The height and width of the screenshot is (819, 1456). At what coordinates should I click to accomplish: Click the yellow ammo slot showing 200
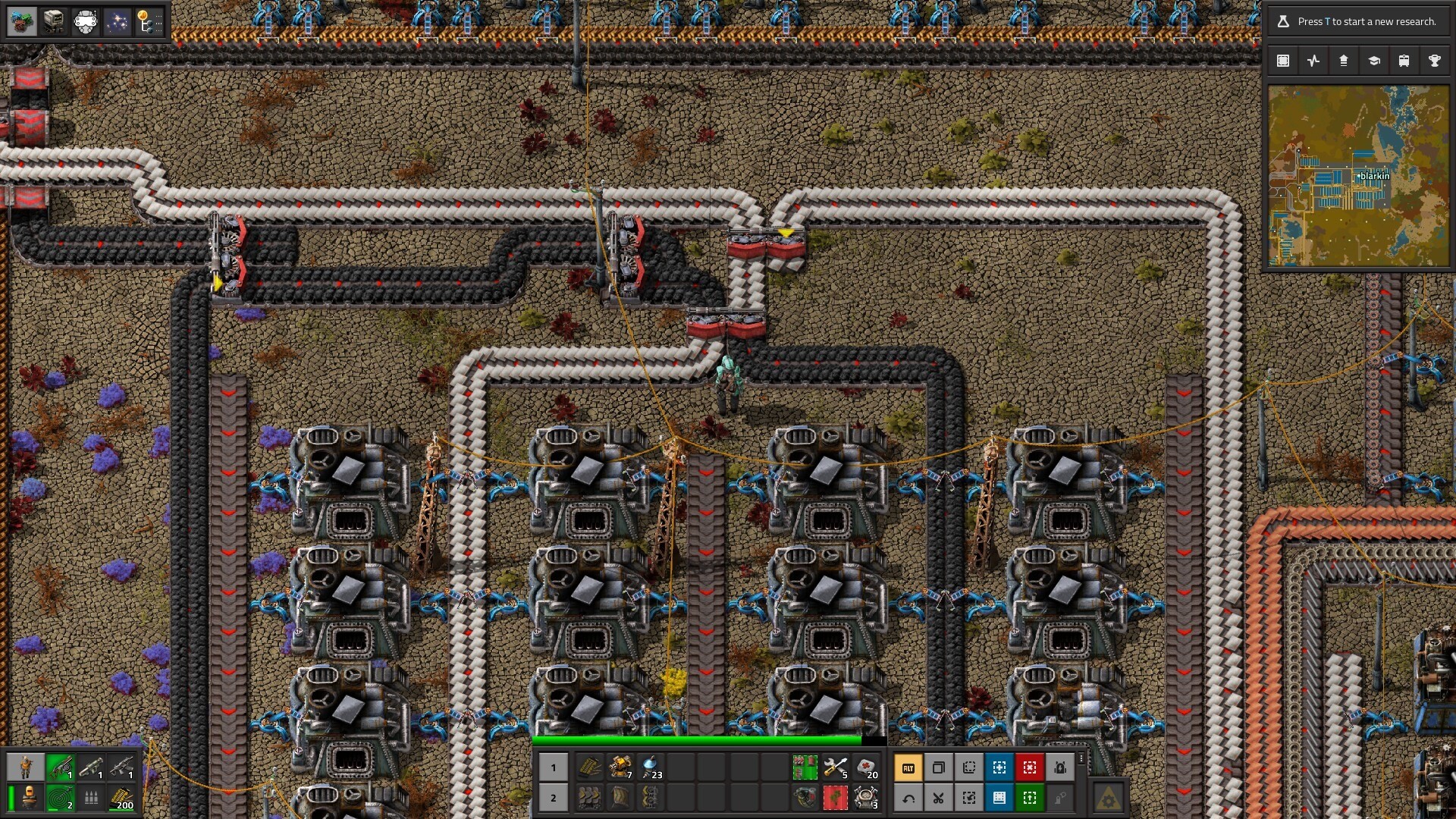121,798
